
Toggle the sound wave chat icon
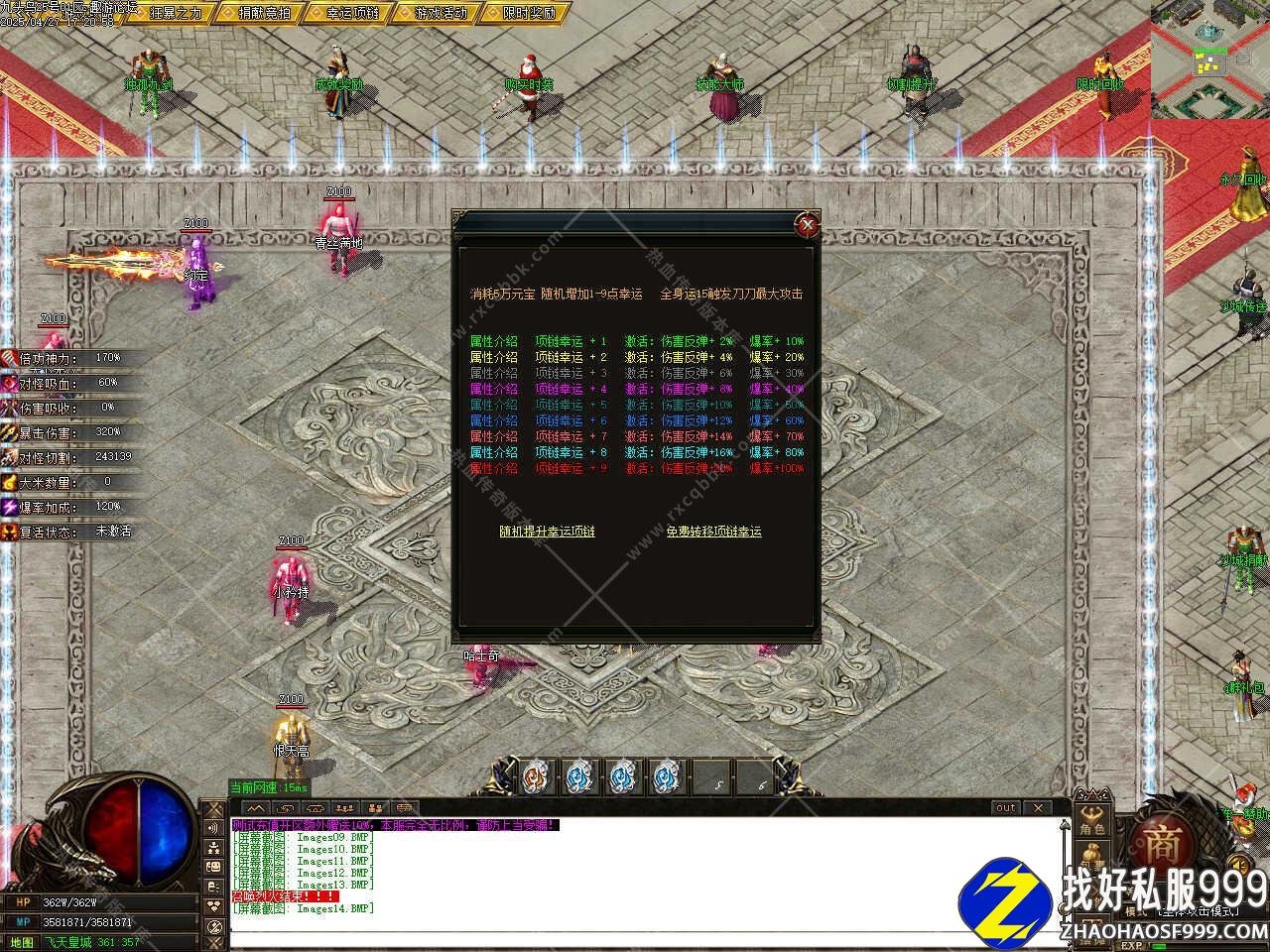click(213, 828)
